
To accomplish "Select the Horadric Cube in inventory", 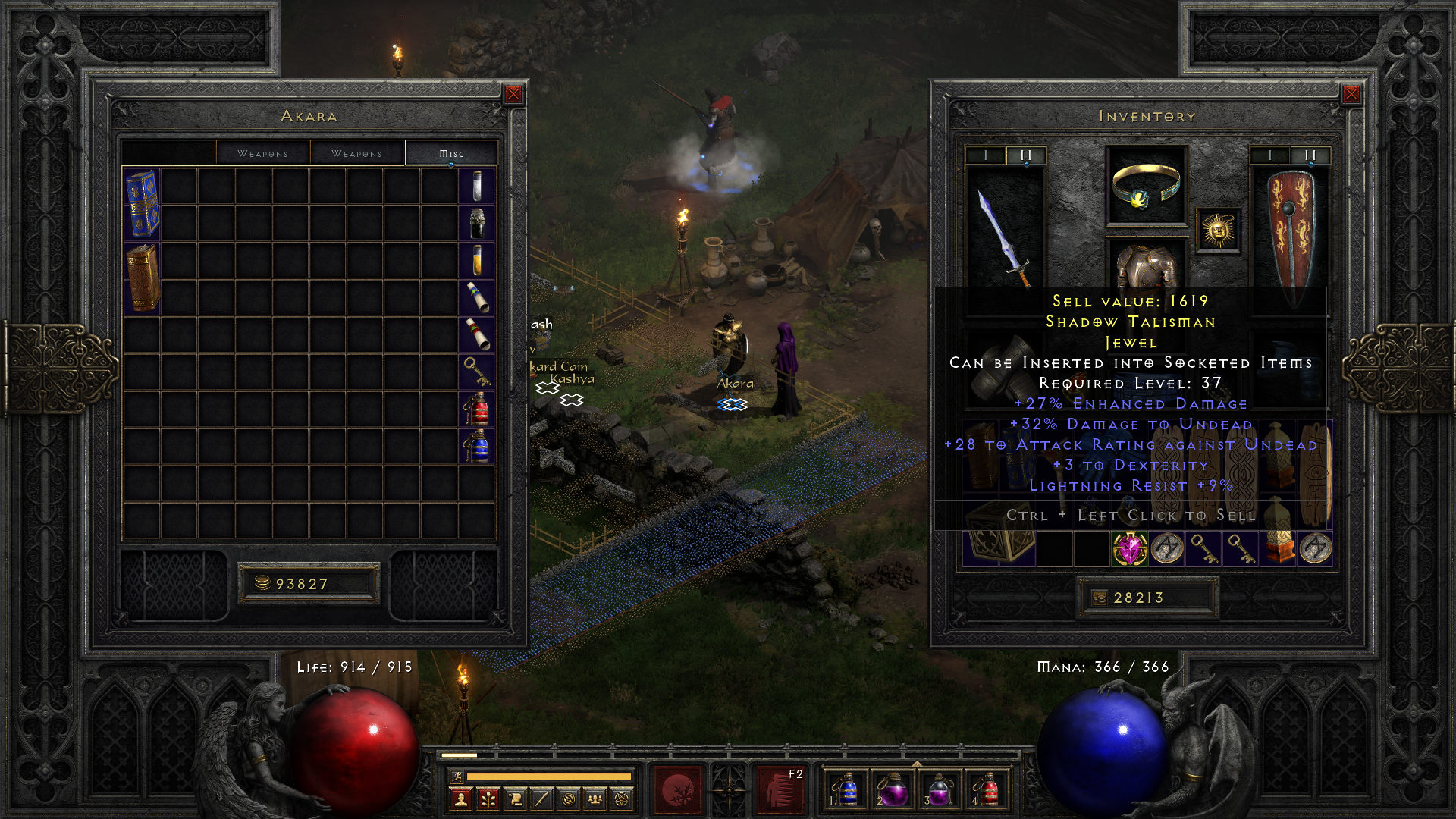I will coord(999,539).
